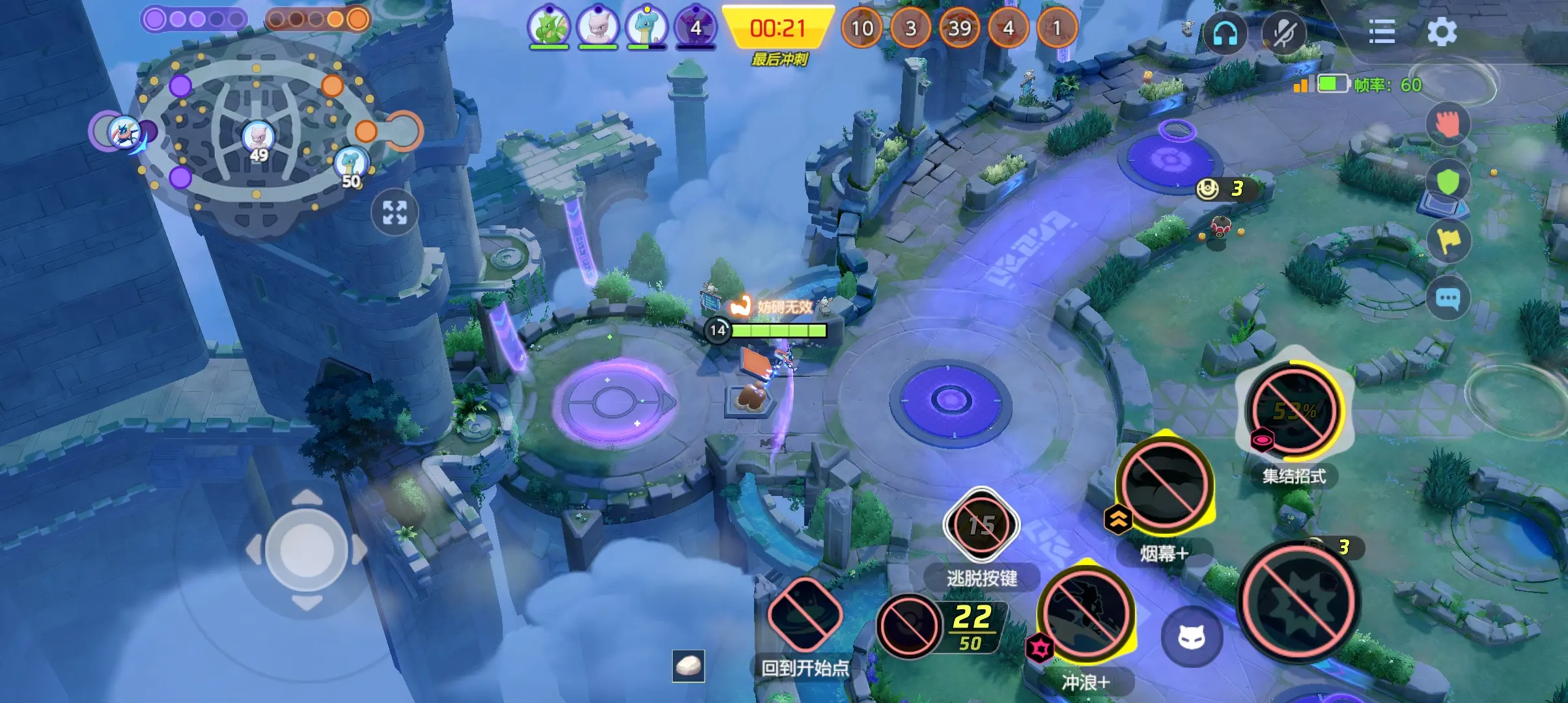Expand the minimap with the arrows button

point(395,212)
